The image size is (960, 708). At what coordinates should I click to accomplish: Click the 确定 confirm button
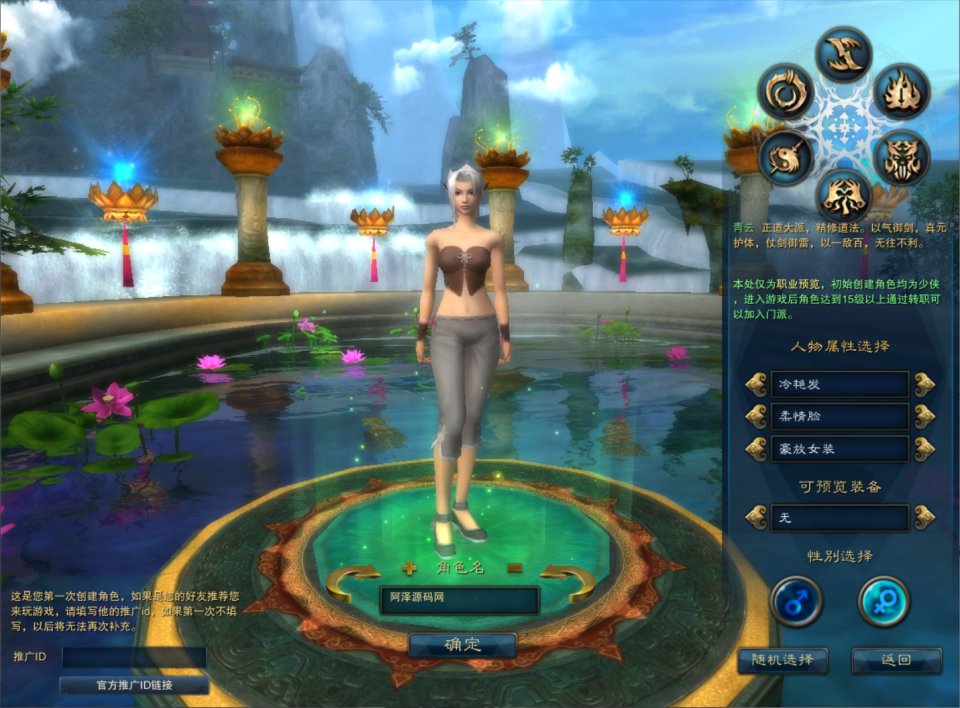point(462,645)
